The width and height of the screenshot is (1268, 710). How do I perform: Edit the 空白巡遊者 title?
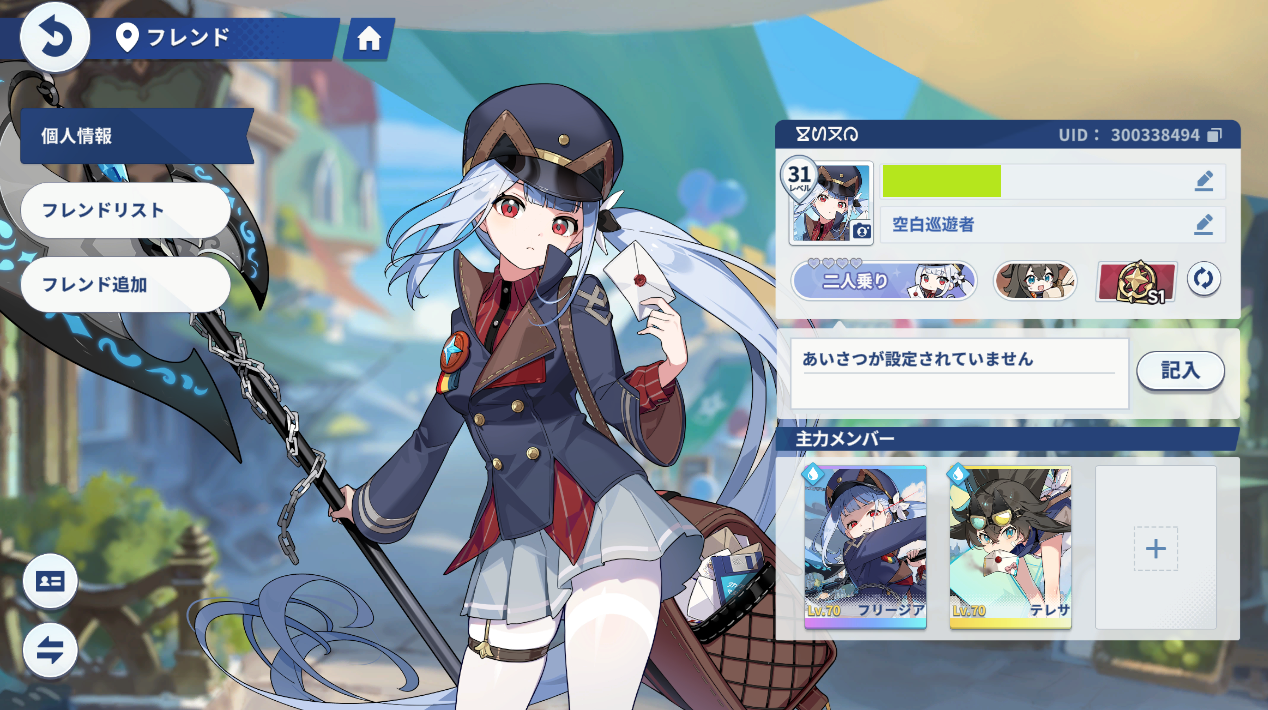pyautogui.click(x=1204, y=225)
